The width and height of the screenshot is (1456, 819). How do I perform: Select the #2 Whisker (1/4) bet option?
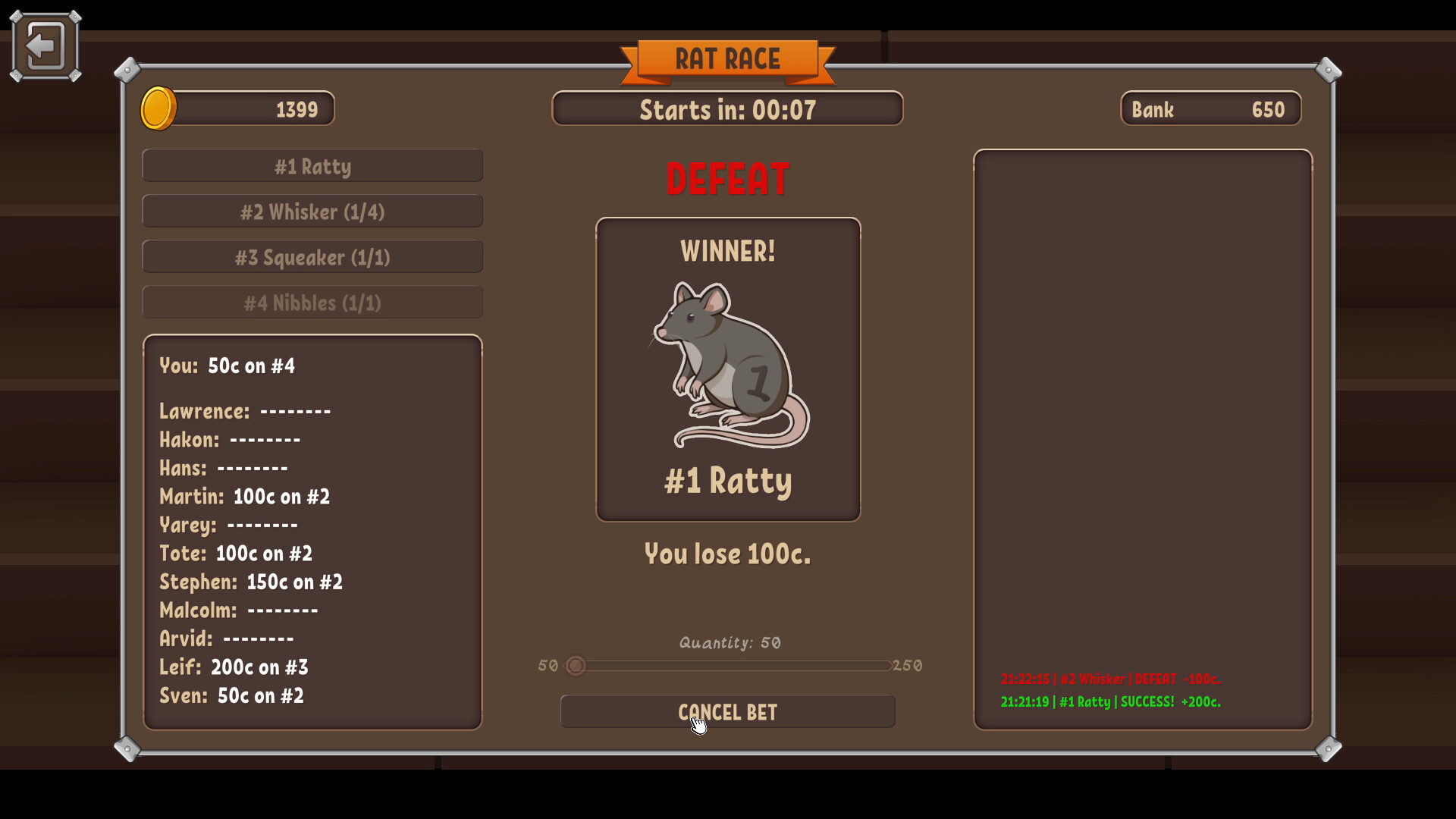(312, 211)
